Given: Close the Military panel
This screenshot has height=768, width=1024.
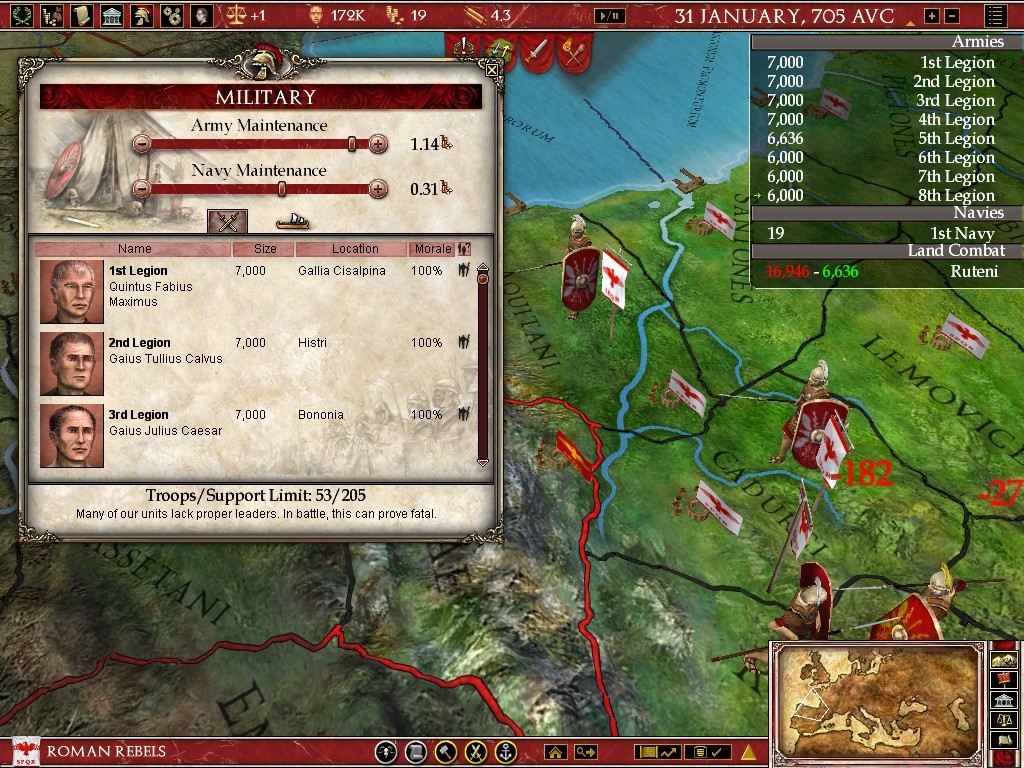Looking at the screenshot, I should pos(491,69).
